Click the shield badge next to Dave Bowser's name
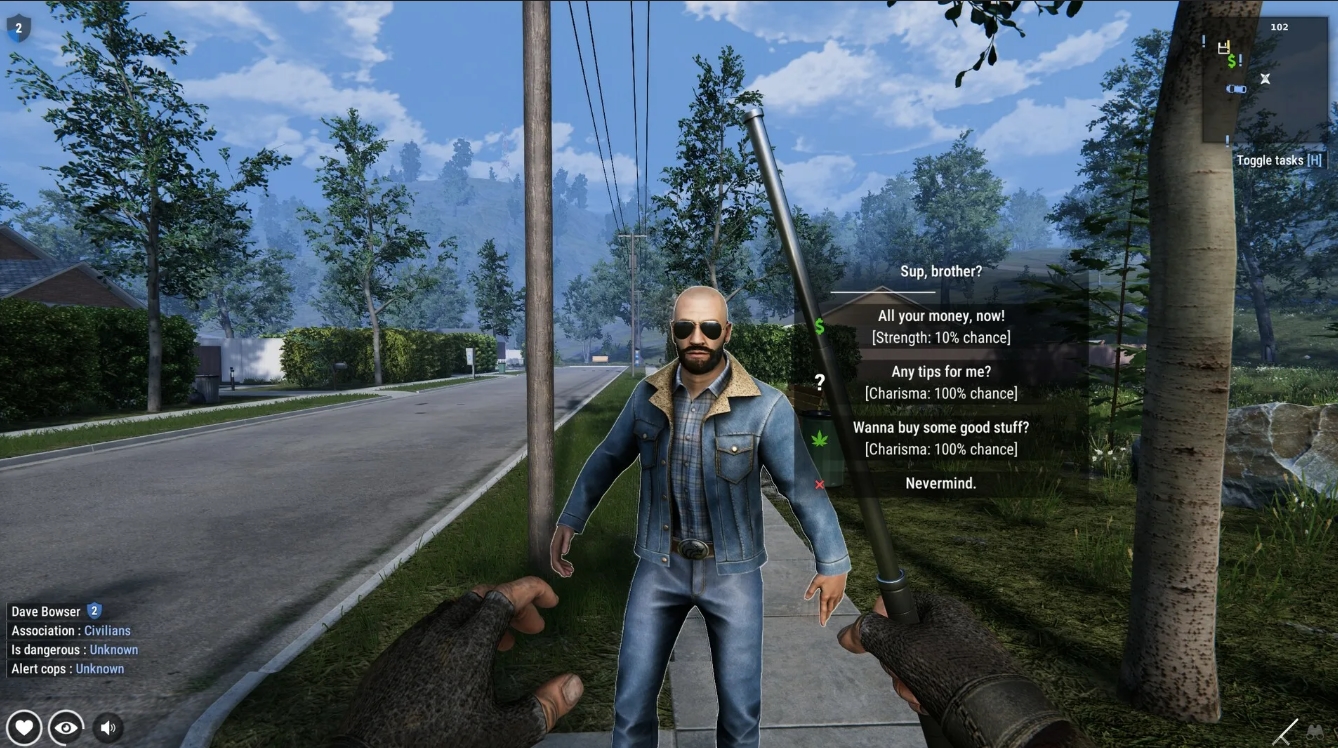The height and width of the screenshot is (748, 1338). pos(92,611)
